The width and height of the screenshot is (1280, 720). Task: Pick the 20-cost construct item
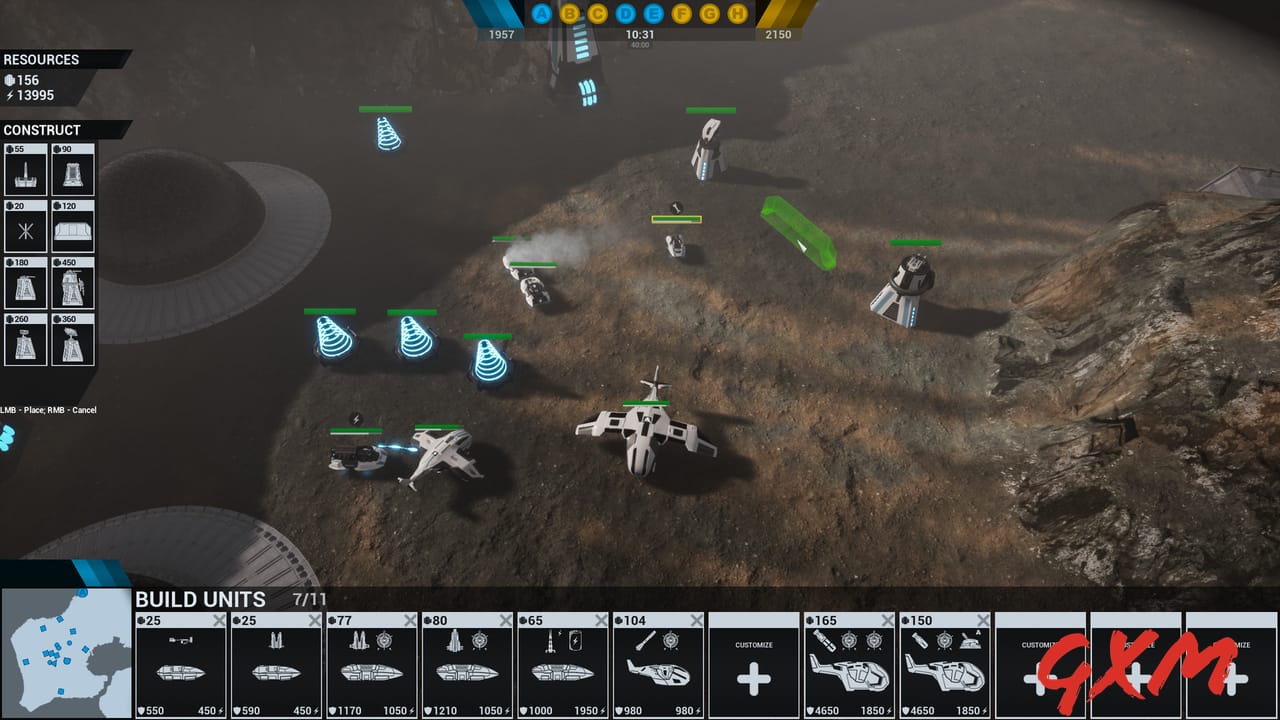[x=25, y=226]
